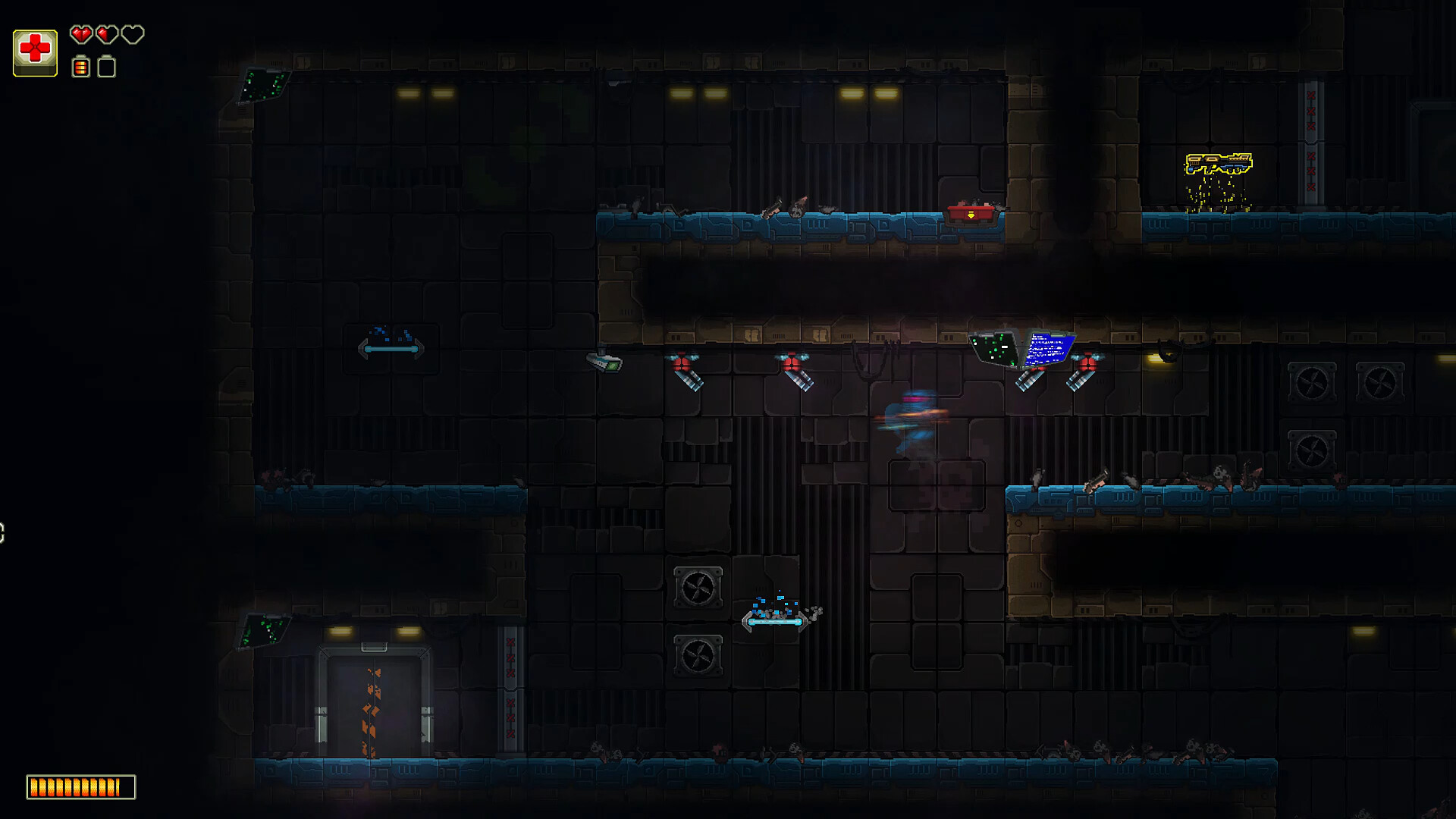The width and height of the screenshot is (1456, 819).
Task: Toggle the first full heart in the health display
Action: click(x=80, y=35)
